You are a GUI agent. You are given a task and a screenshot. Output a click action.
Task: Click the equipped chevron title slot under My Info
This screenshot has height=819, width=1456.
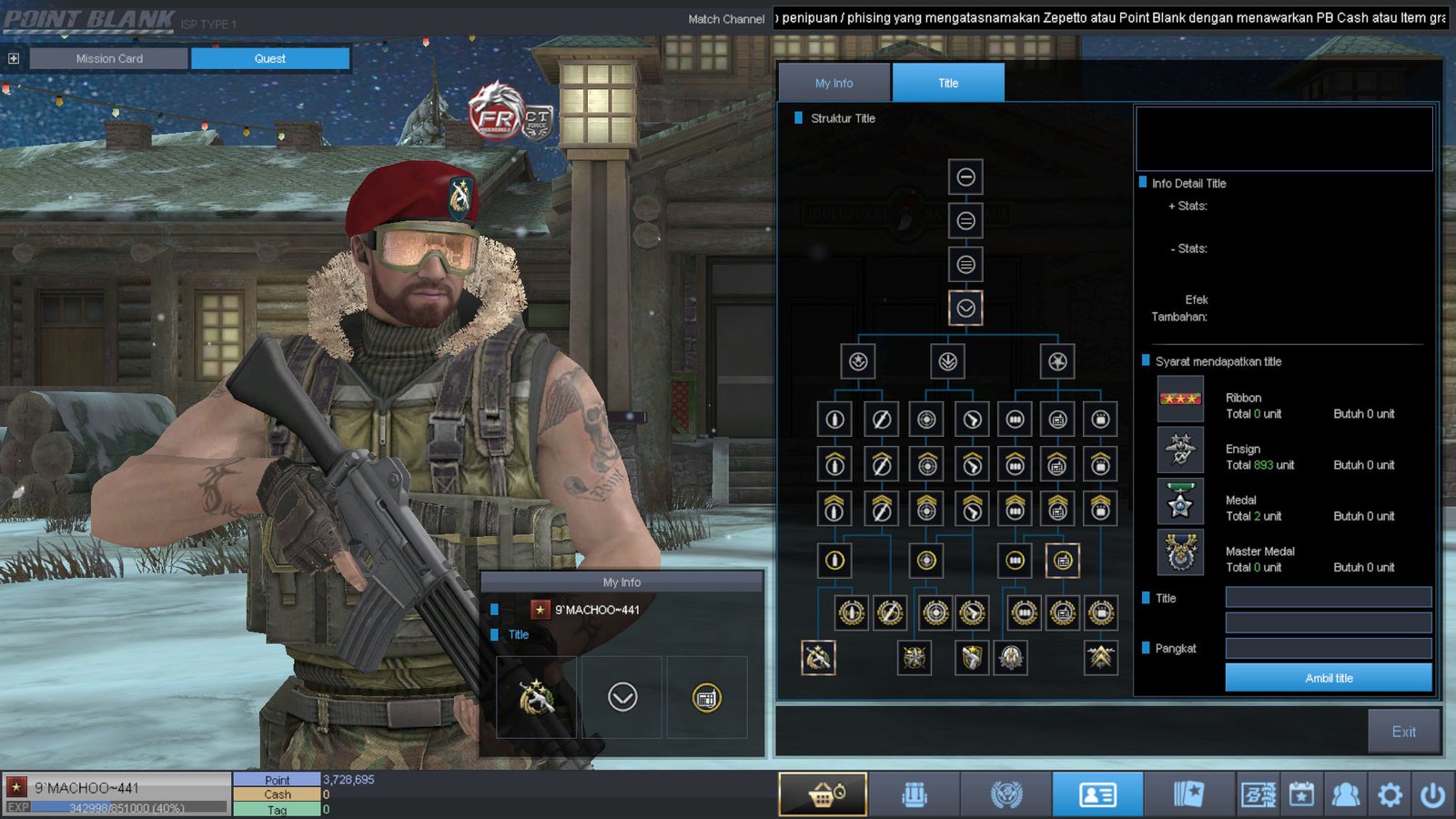[622, 698]
